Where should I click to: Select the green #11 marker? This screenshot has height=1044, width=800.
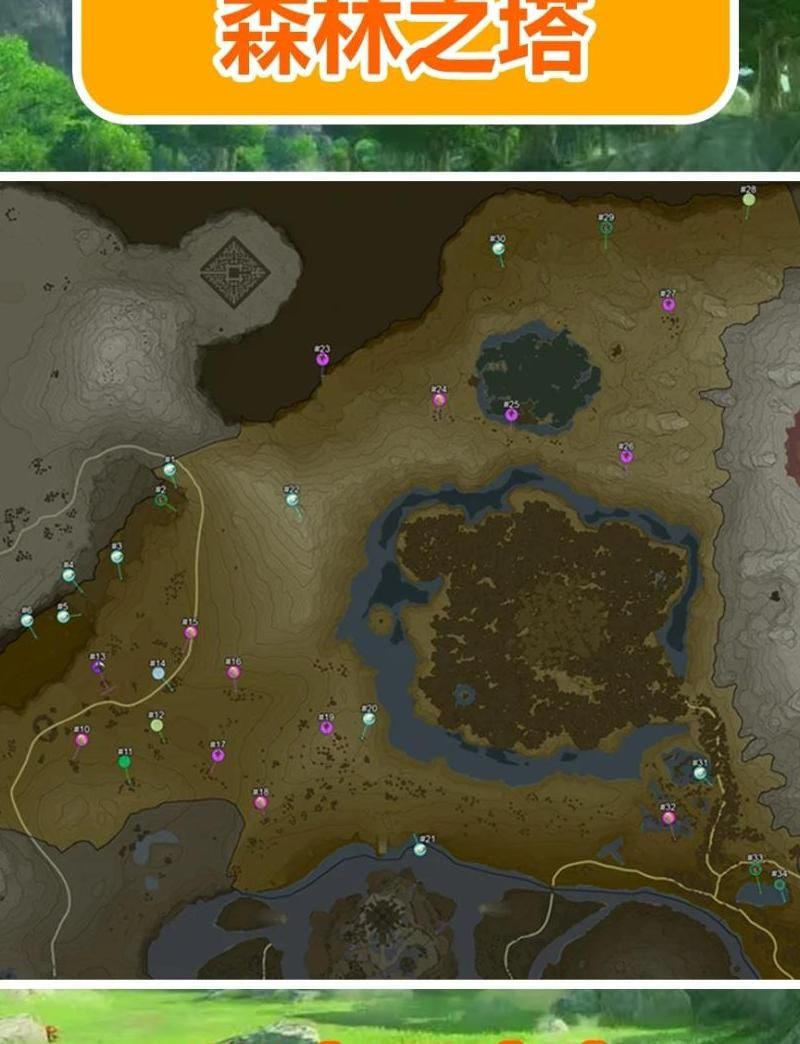(124, 761)
